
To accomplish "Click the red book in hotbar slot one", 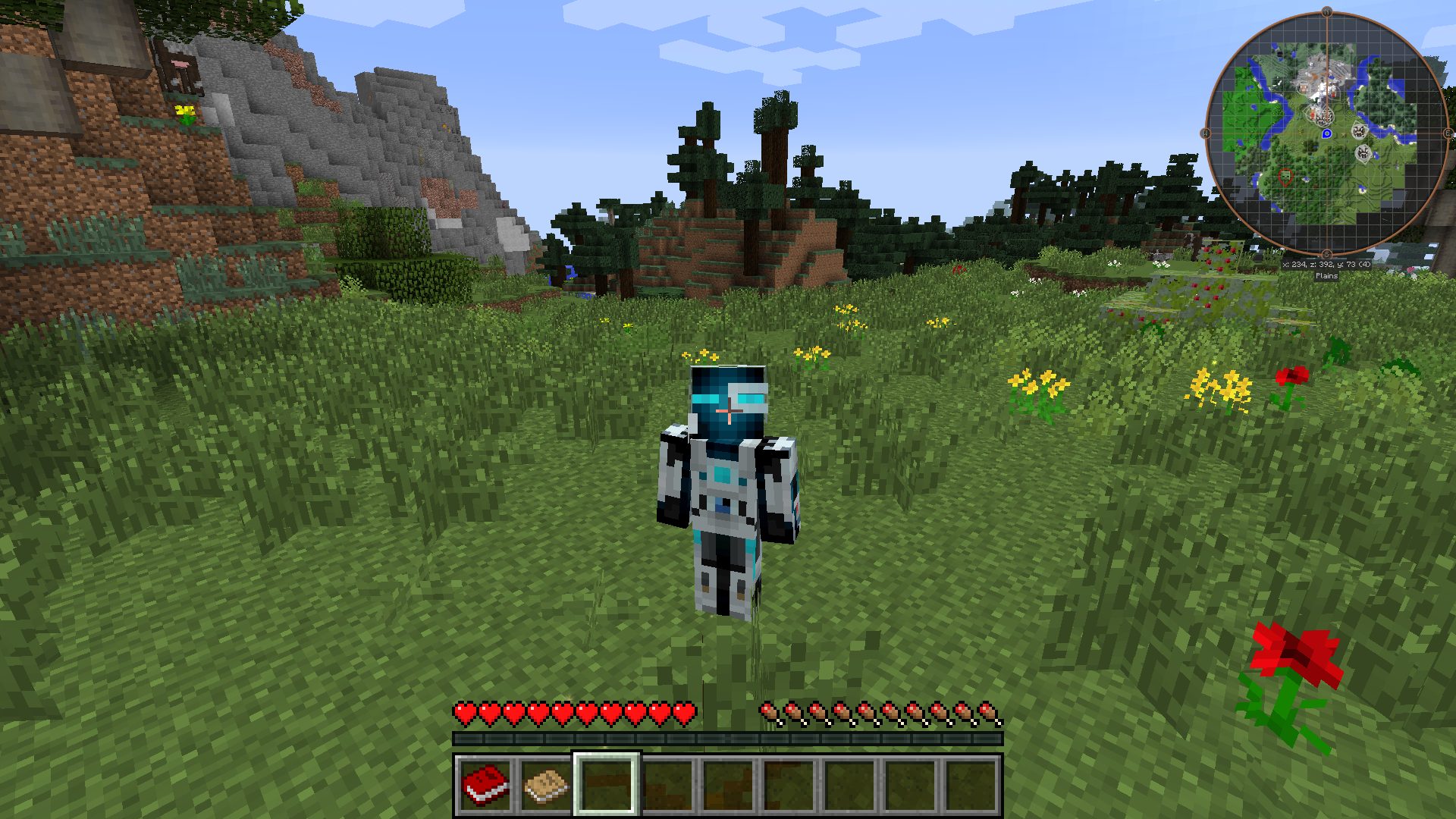I will [483, 786].
